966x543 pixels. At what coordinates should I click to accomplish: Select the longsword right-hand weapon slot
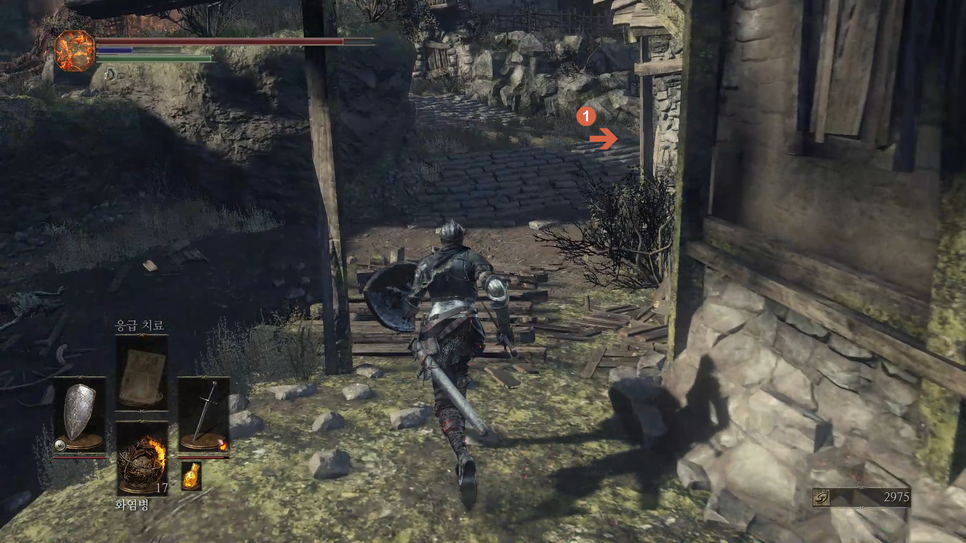(203, 413)
